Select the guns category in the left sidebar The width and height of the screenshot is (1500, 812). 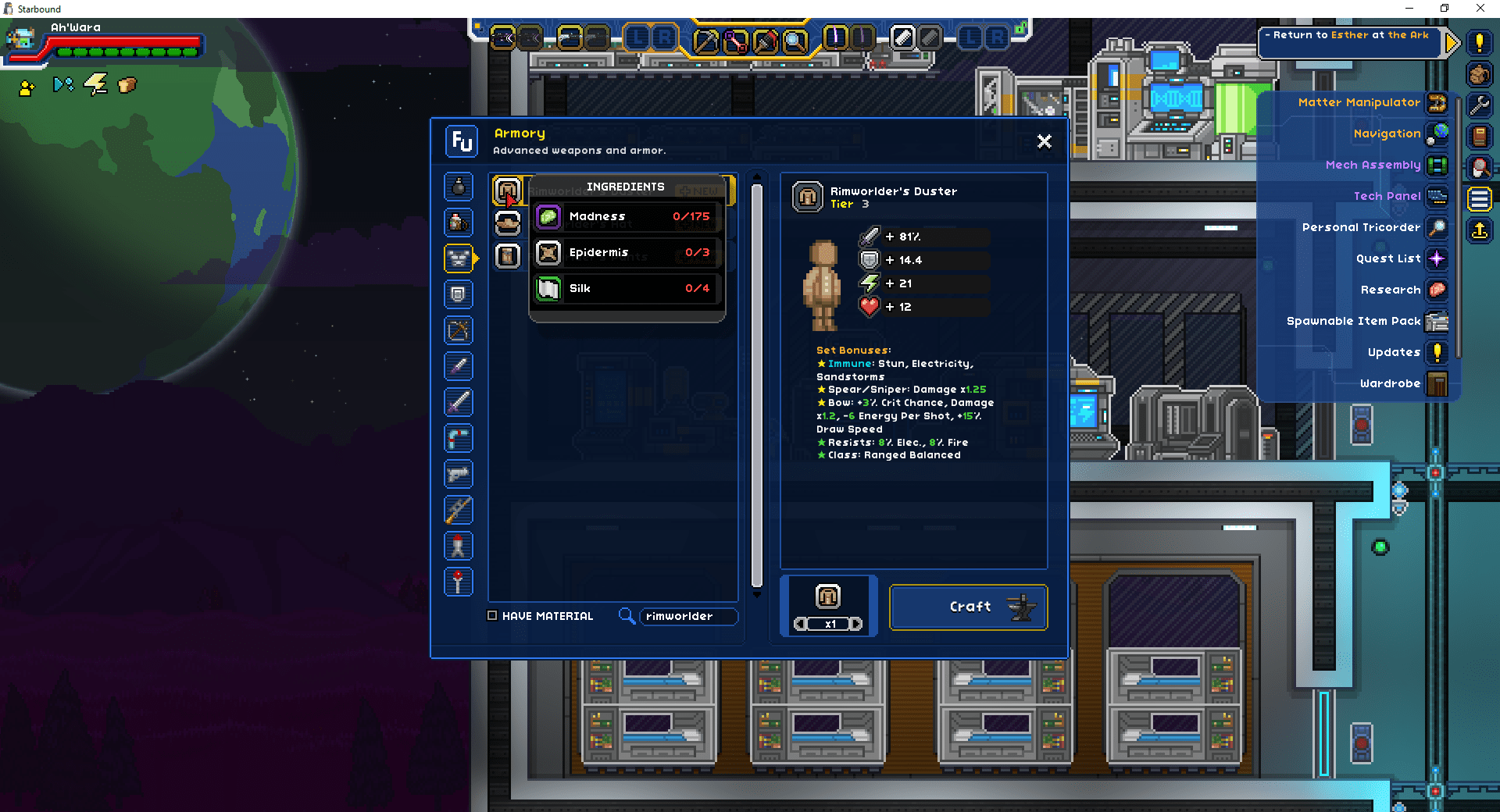(459, 474)
